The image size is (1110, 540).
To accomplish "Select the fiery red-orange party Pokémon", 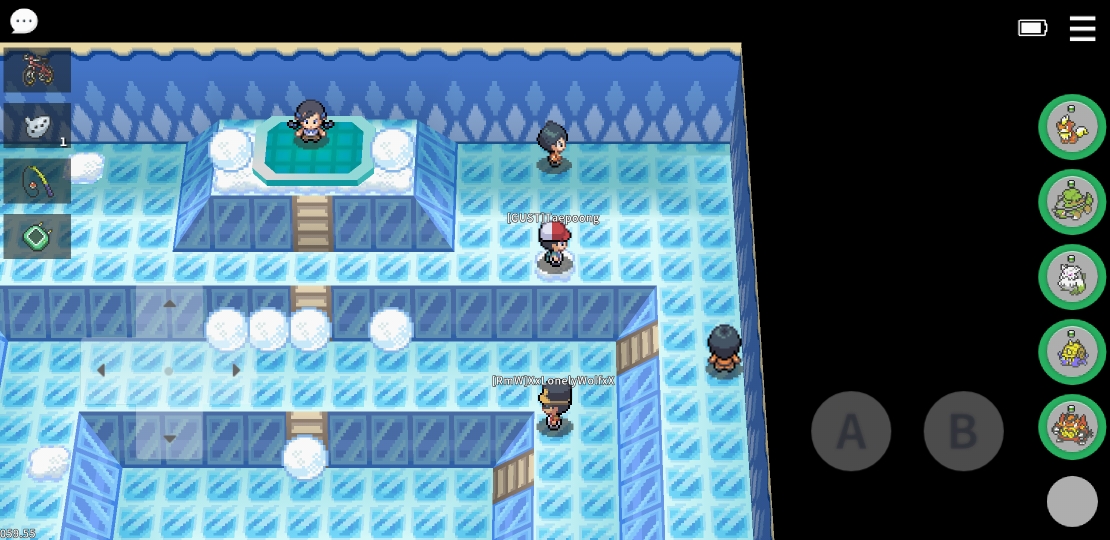I will 1072,427.
